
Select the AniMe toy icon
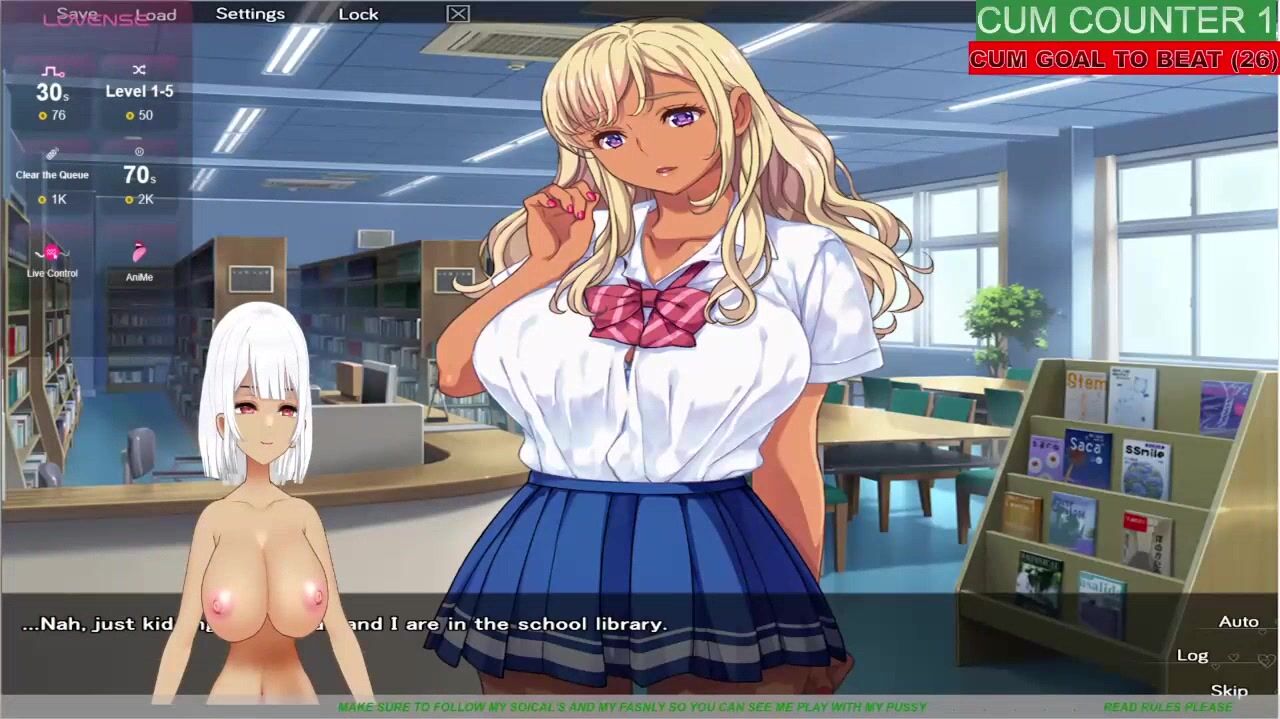pyautogui.click(x=139, y=260)
